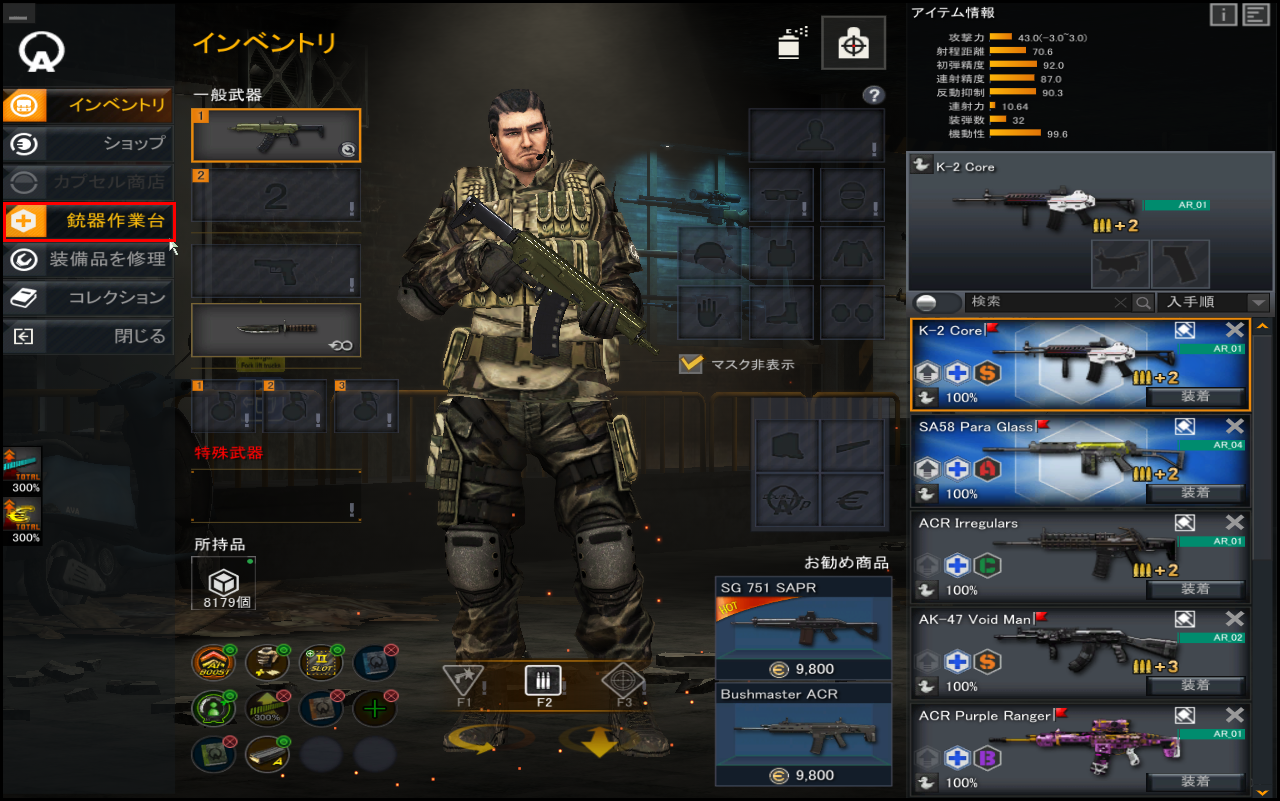1280x801 pixels.
Task: Toggle the マスク非表示 checkbox
Action: [x=691, y=364]
